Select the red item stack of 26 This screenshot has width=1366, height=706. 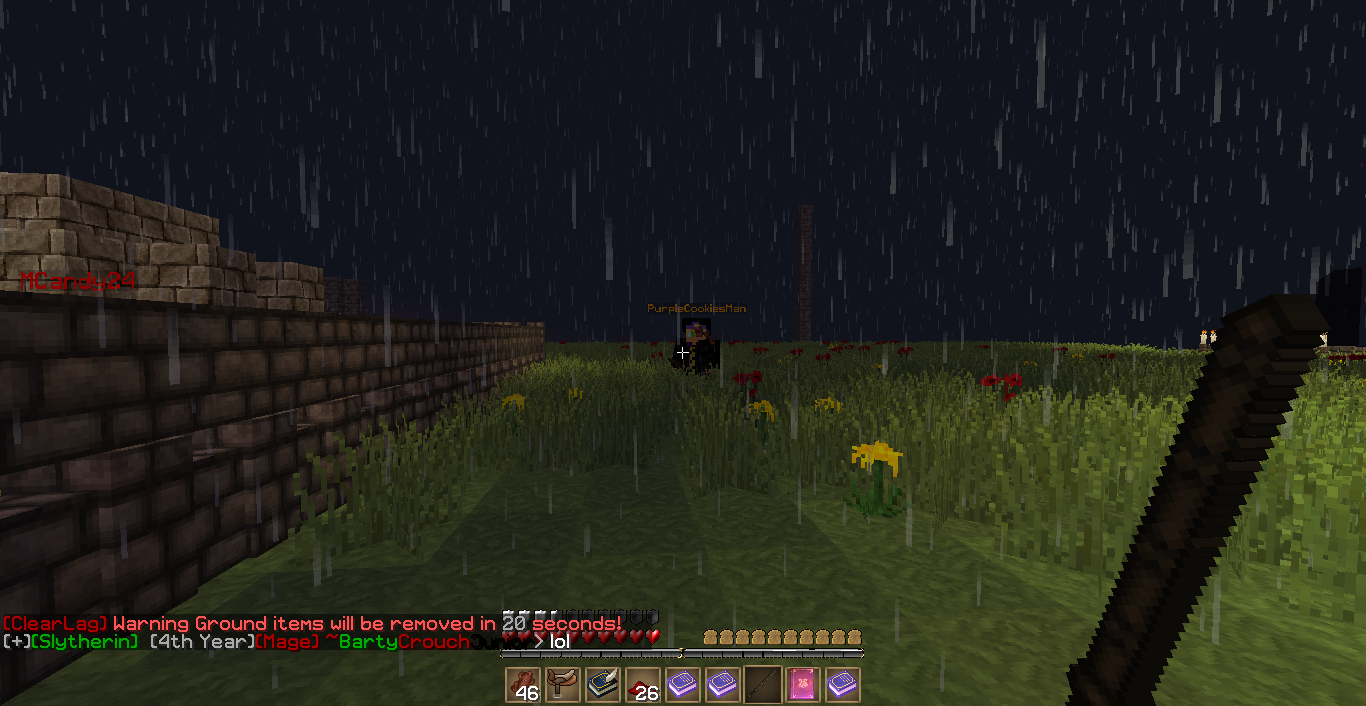(643, 685)
